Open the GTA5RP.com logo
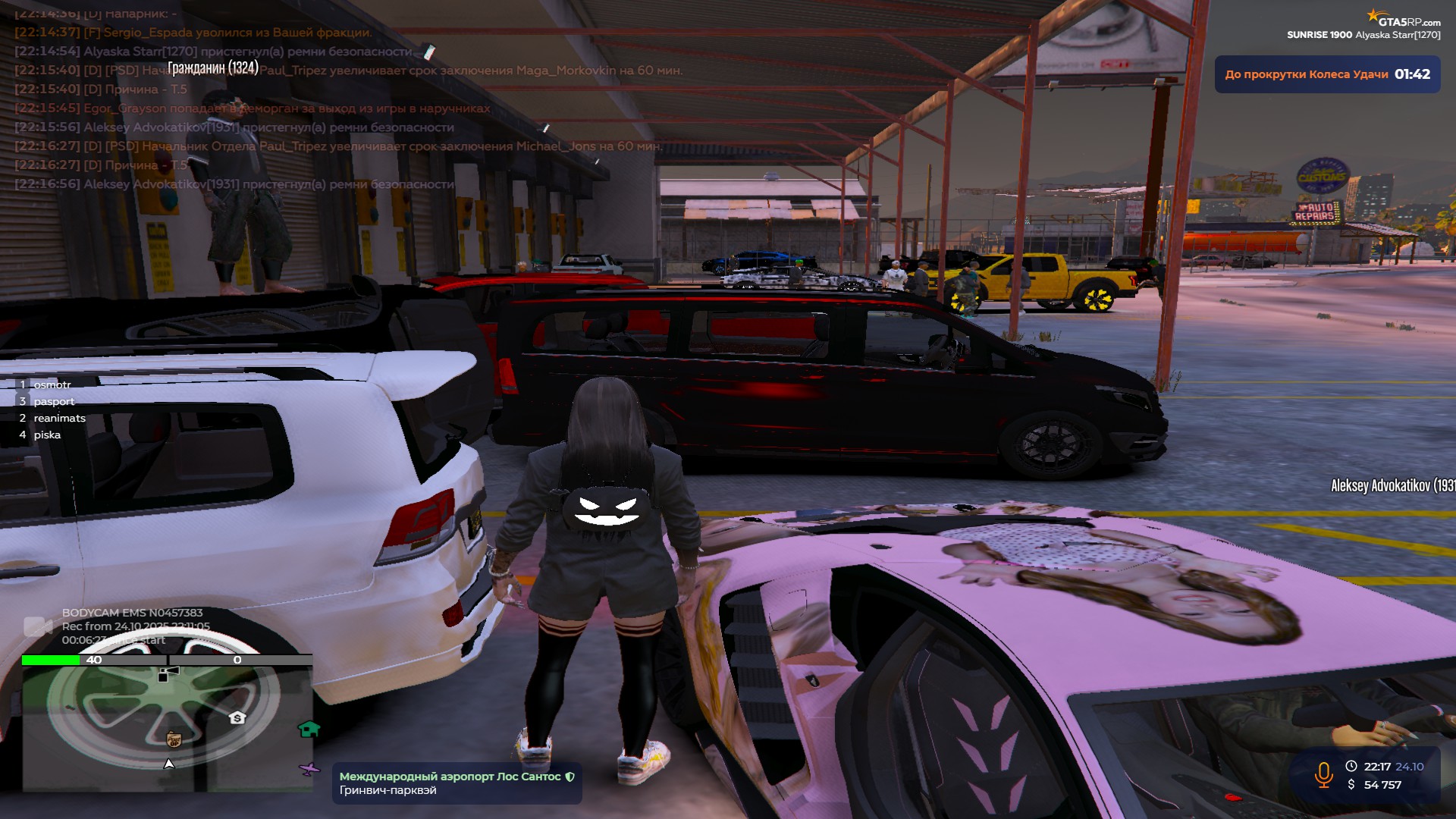This screenshot has height=819, width=1456. click(x=1404, y=20)
